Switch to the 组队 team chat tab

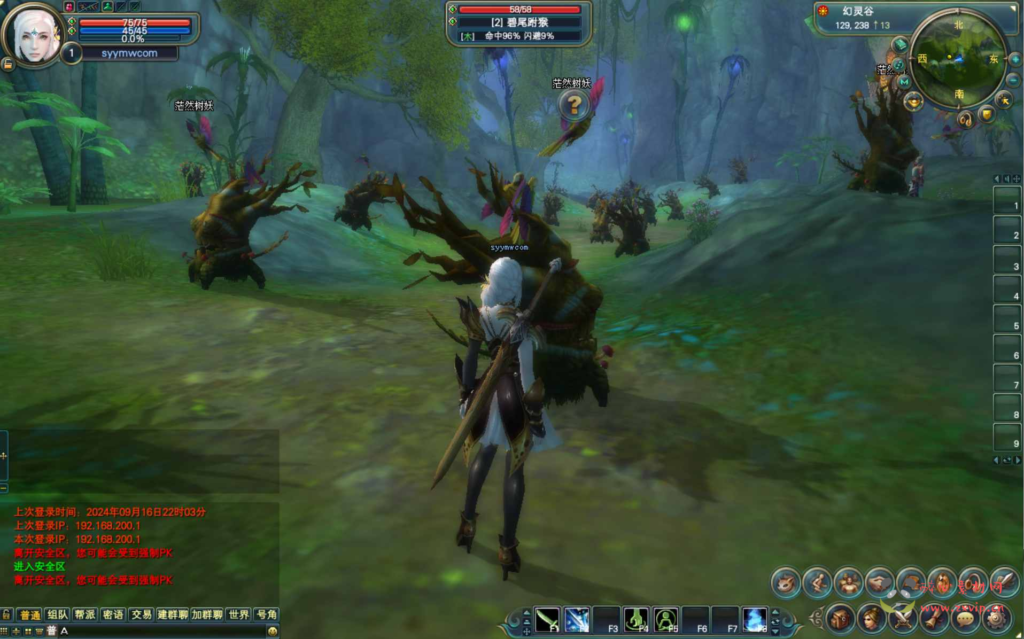tap(57, 614)
